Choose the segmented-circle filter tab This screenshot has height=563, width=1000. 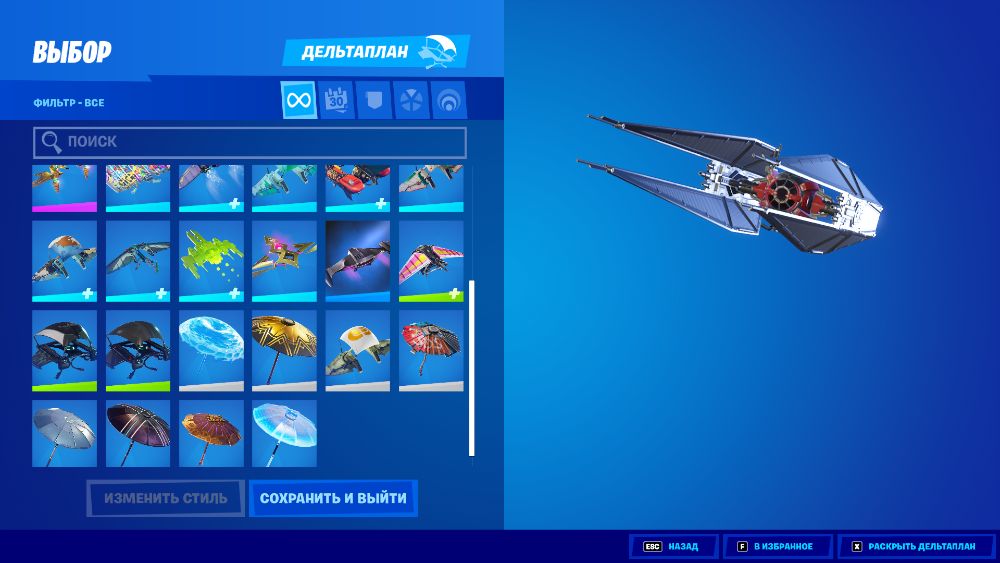point(411,100)
